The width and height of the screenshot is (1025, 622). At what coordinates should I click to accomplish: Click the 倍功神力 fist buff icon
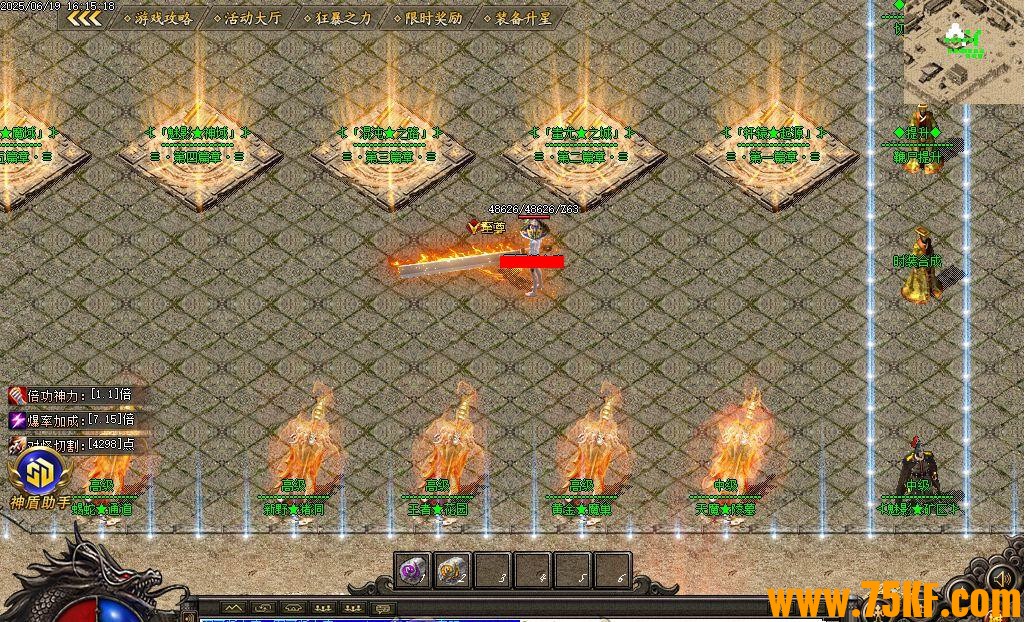click(x=17, y=396)
